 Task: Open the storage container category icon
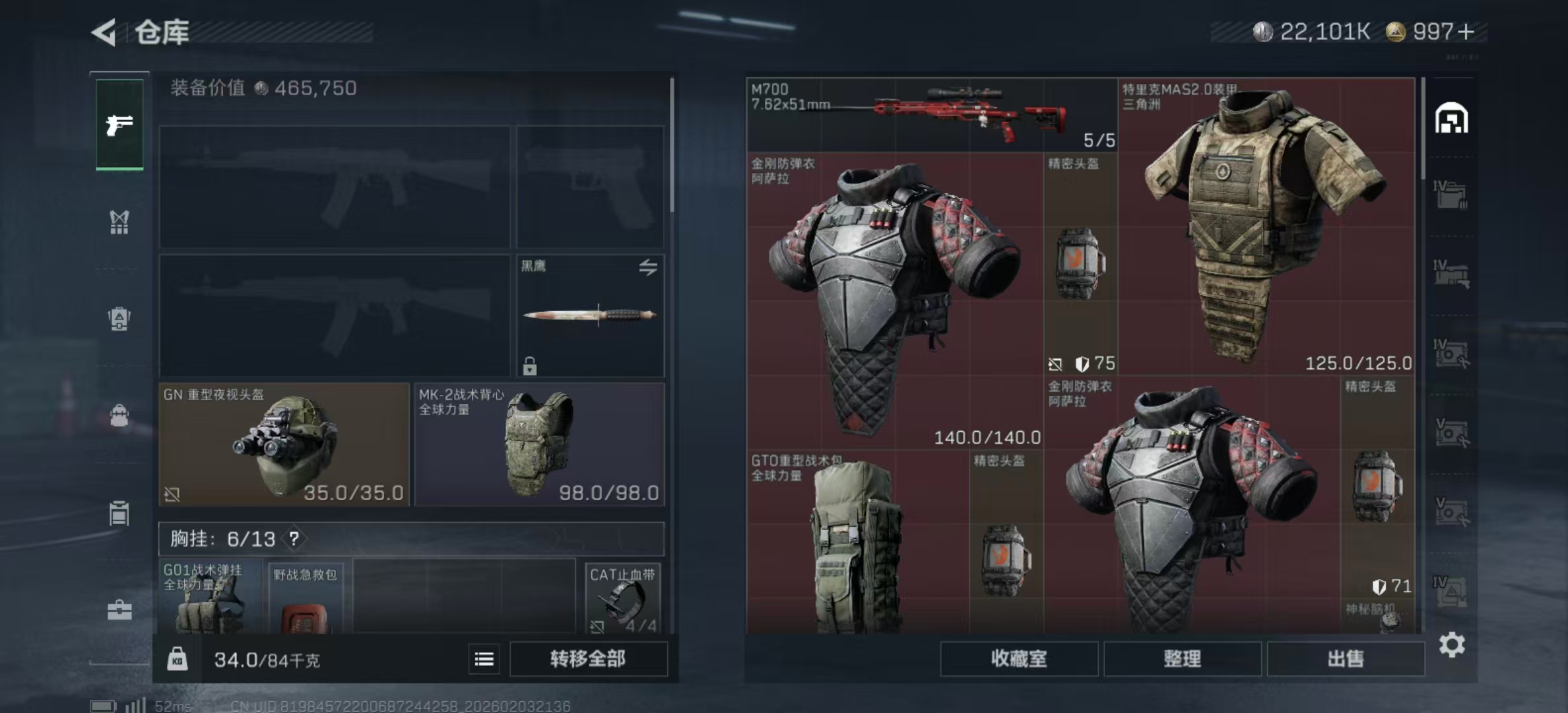click(x=119, y=514)
